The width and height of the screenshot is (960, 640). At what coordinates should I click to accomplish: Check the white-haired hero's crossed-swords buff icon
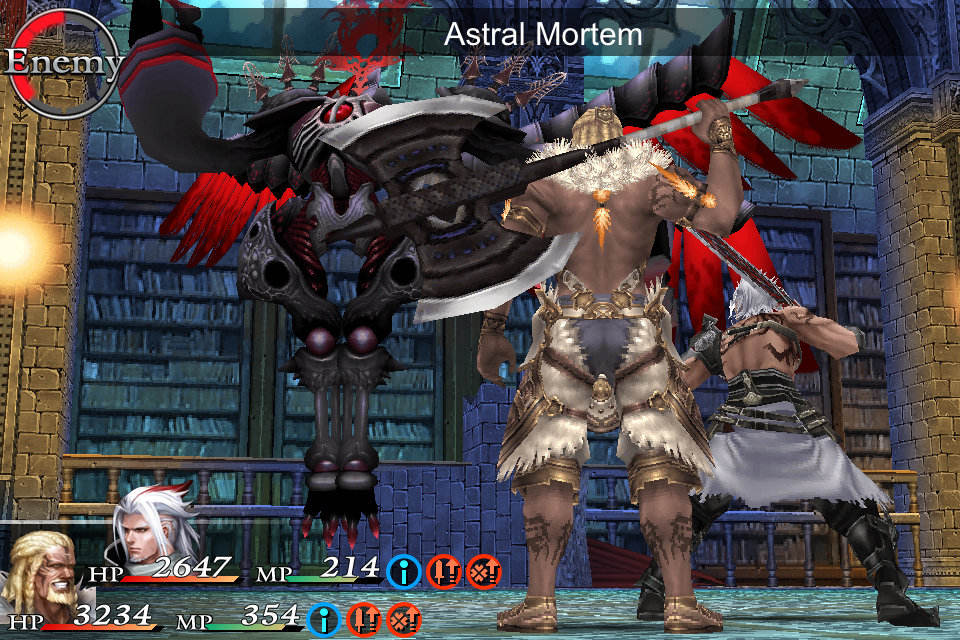pos(484,572)
